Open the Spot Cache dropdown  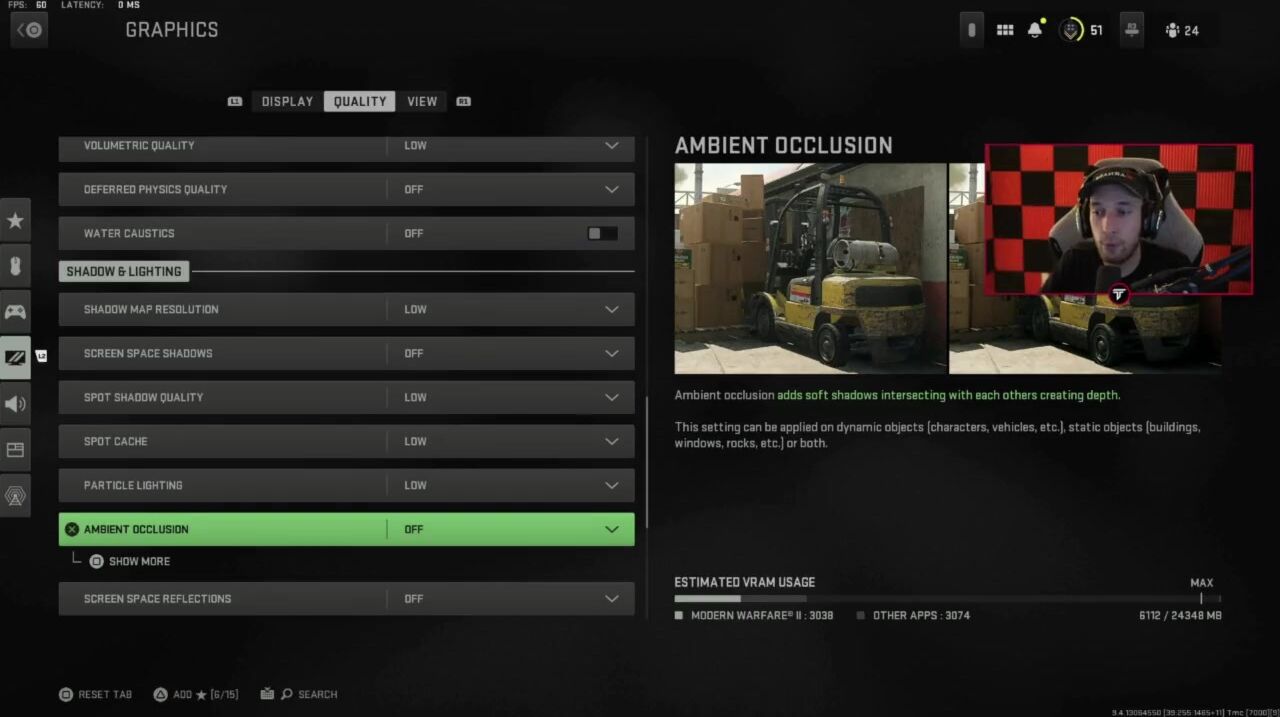click(611, 441)
